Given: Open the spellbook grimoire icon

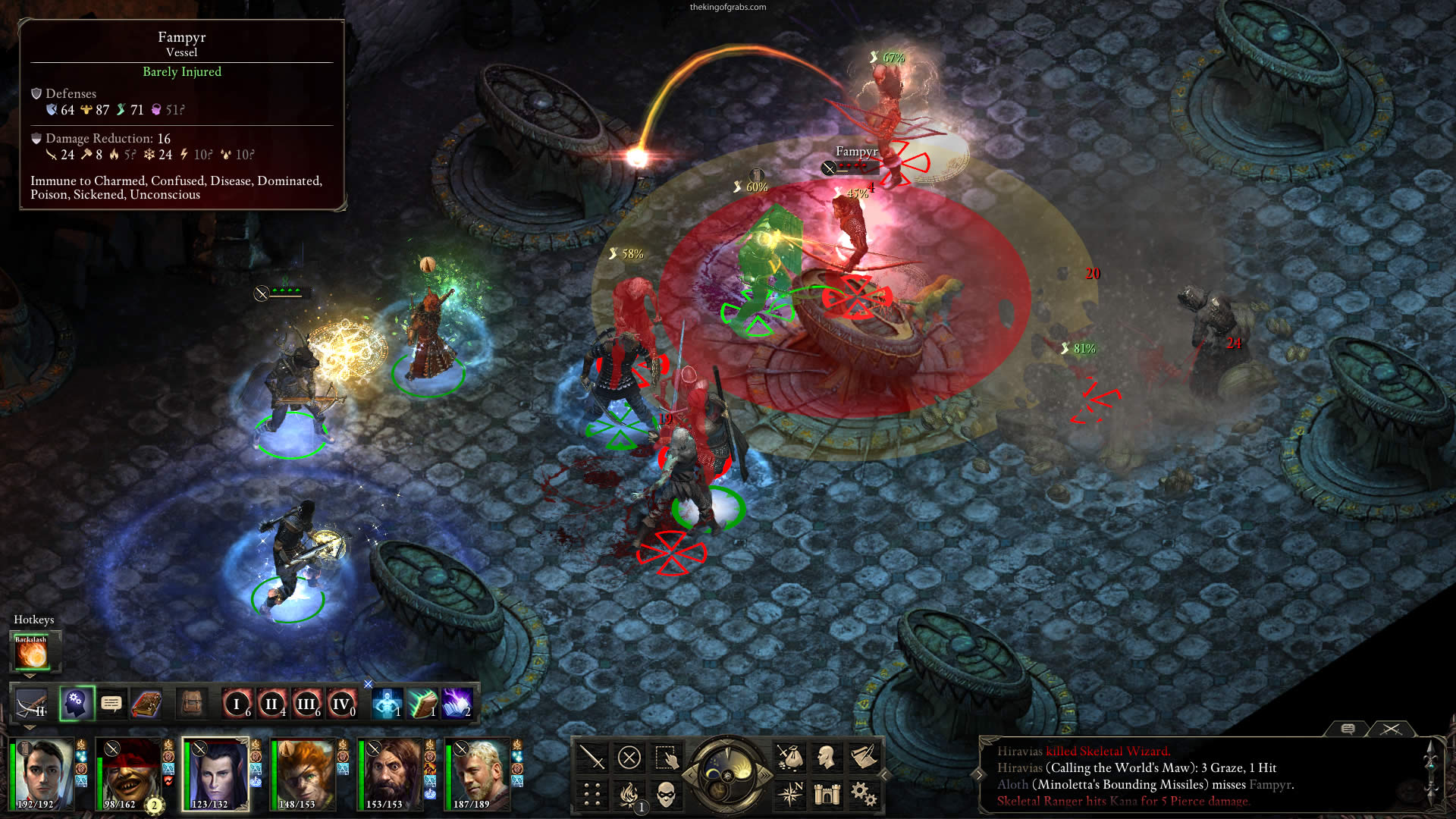Looking at the screenshot, I should pos(146,704).
